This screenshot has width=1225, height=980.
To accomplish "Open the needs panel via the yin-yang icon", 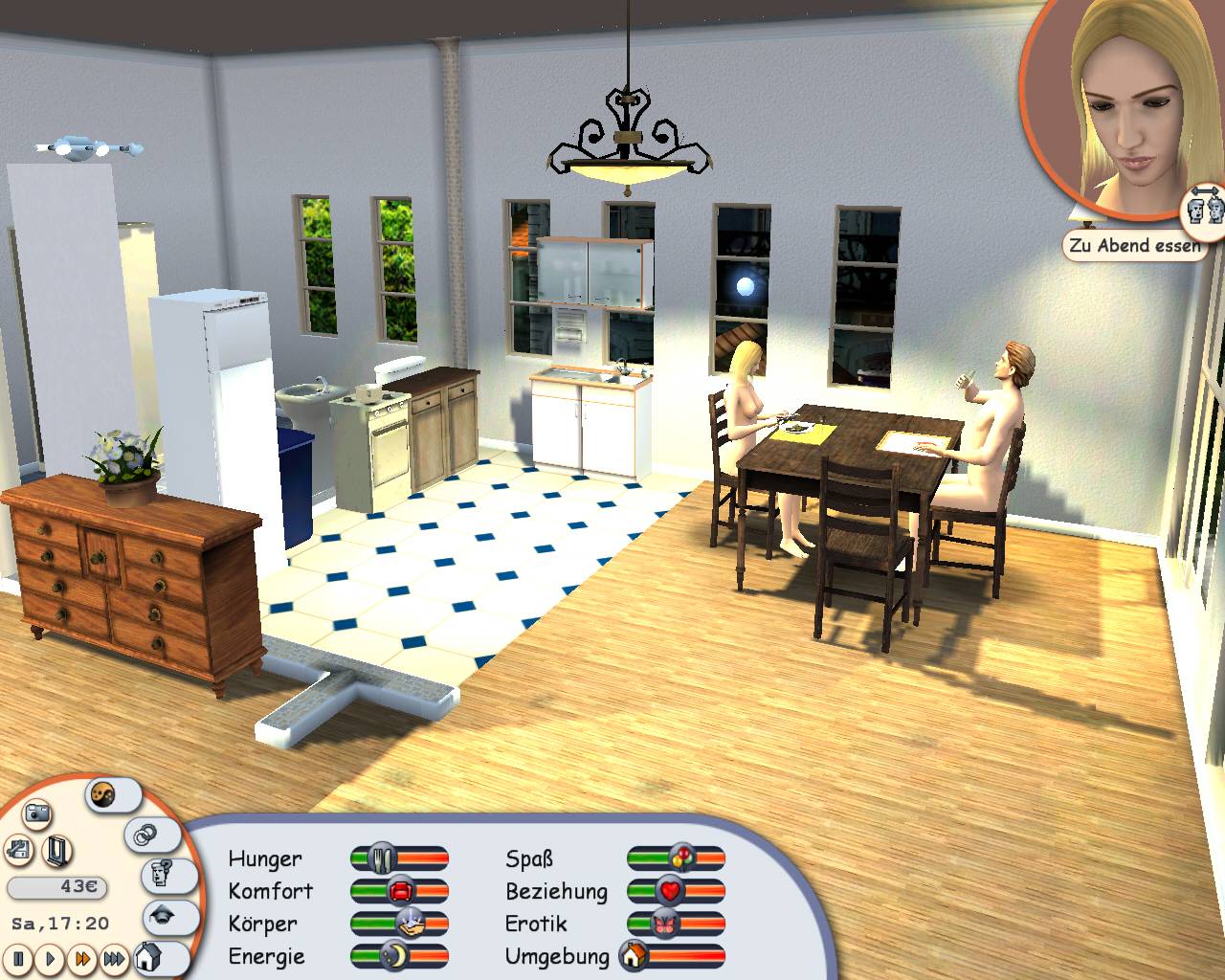I will click(103, 795).
